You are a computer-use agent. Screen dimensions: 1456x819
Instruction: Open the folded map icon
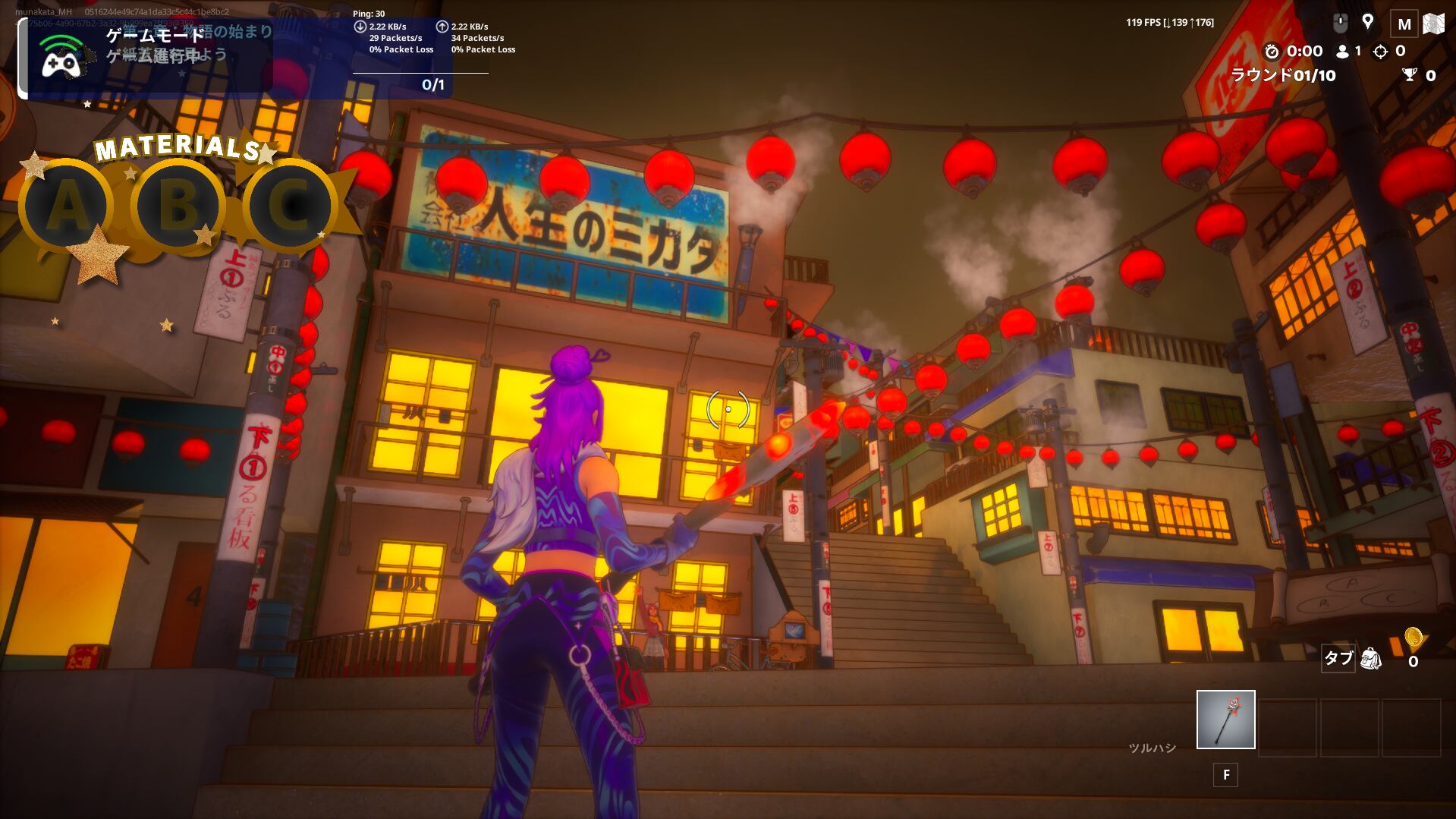pyautogui.click(x=1433, y=24)
